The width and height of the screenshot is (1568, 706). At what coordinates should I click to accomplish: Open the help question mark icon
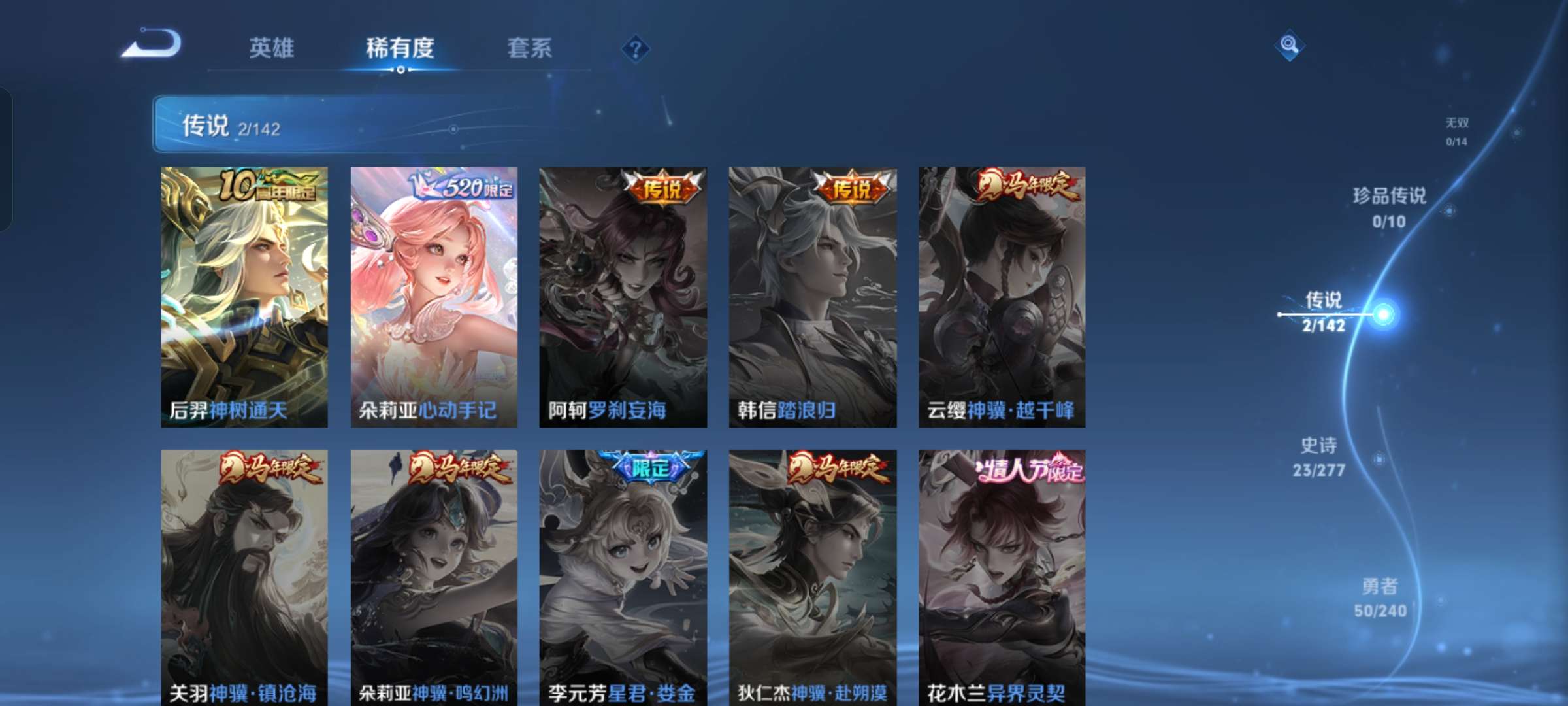pyautogui.click(x=634, y=48)
